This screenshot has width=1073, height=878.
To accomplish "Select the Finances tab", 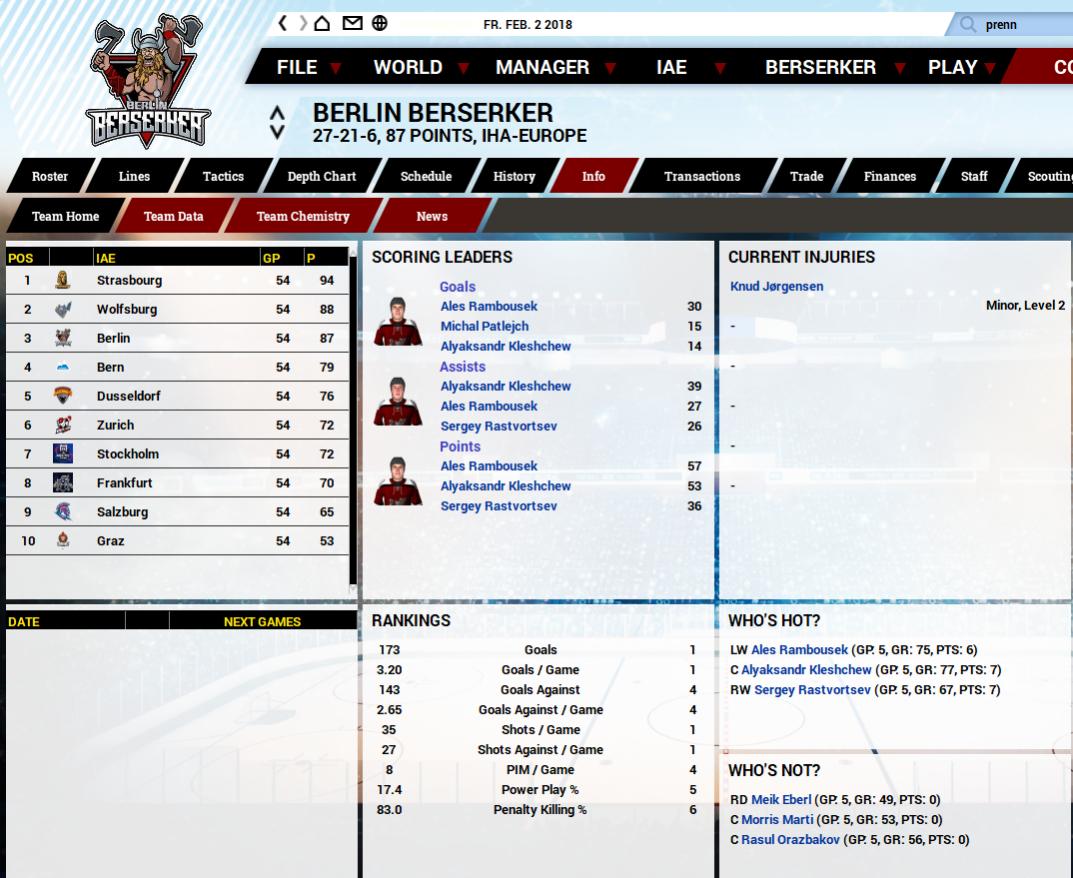I will click(x=889, y=177).
